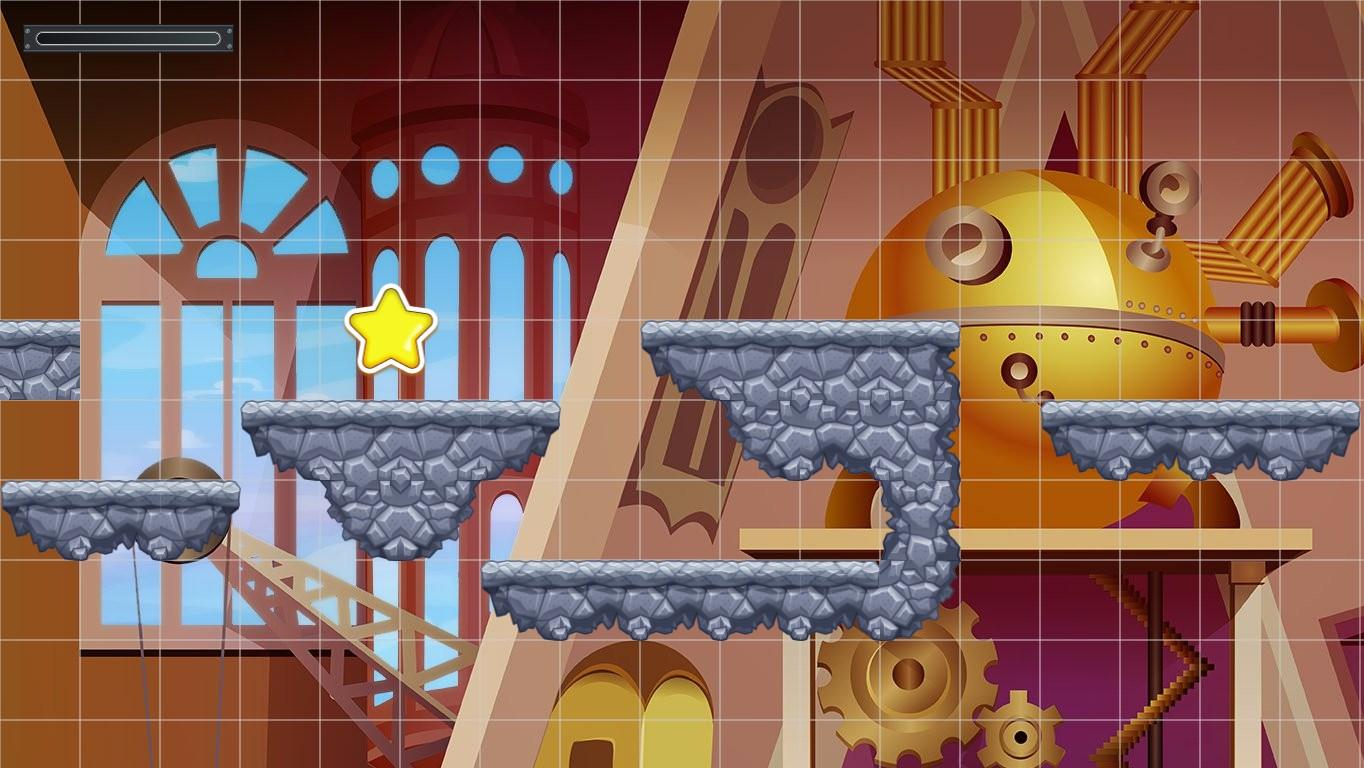Image resolution: width=1364 pixels, height=768 pixels.
Task: Click the L-shaped stone platform structure
Action: [x=800, y=400]
